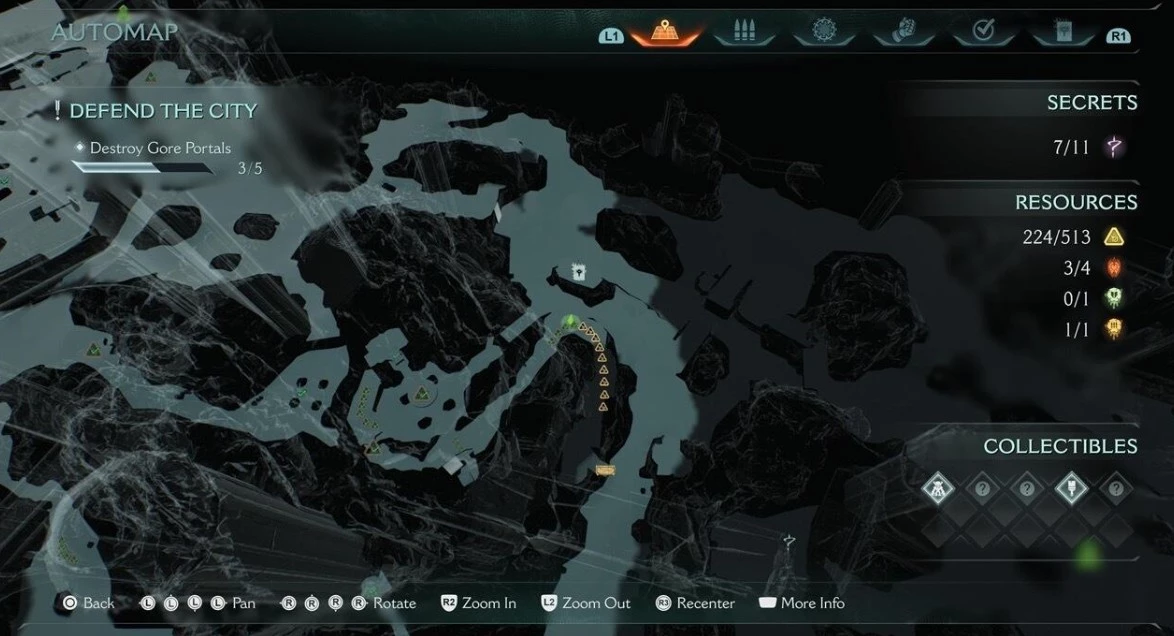Click the Secrets rune icon

coord(1113,148)
